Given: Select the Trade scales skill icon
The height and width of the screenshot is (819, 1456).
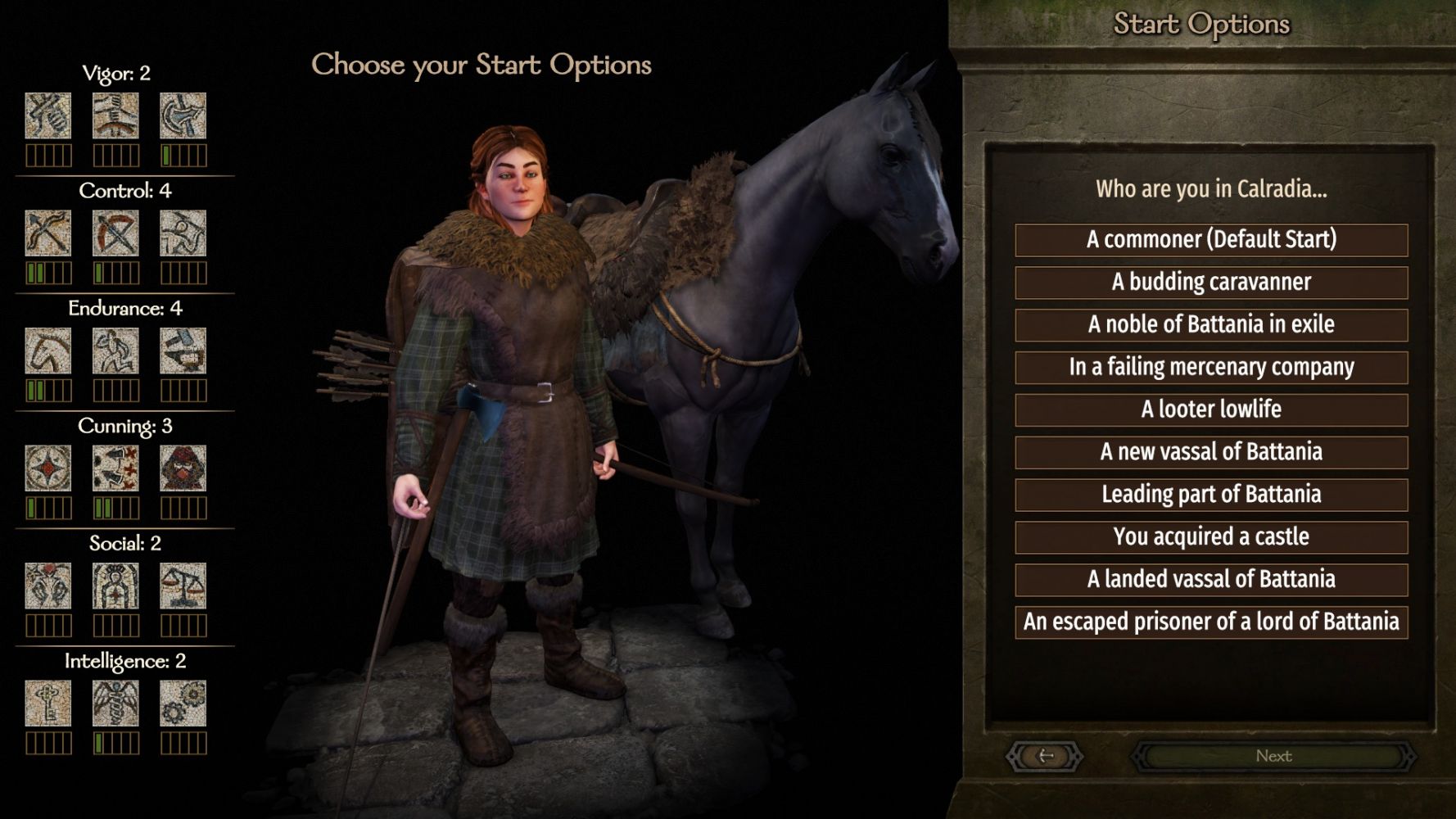Looking at the screenshot, I should 183,586.
